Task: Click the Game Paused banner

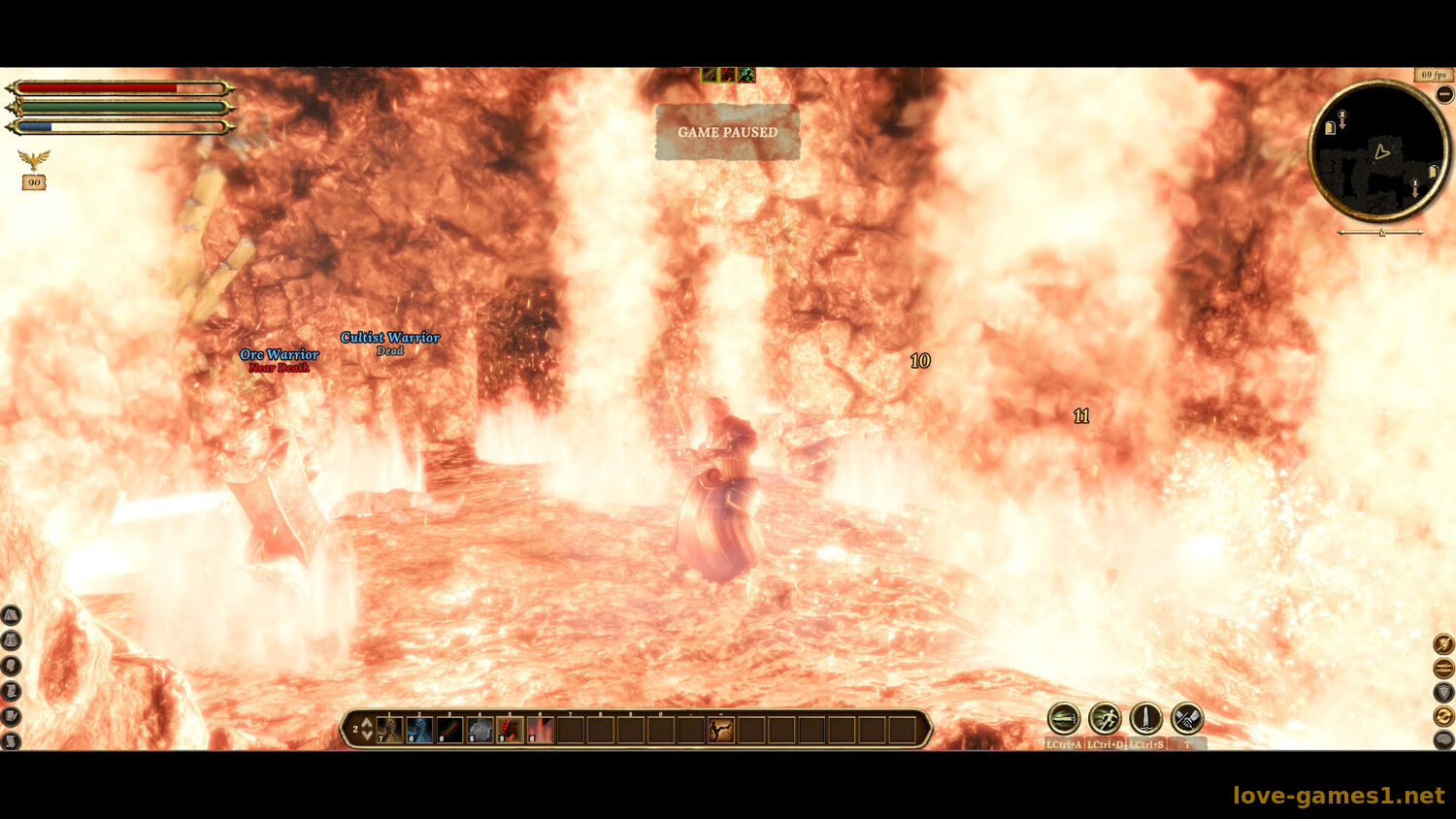Action: pyautogui.click(x=727, y=132)
